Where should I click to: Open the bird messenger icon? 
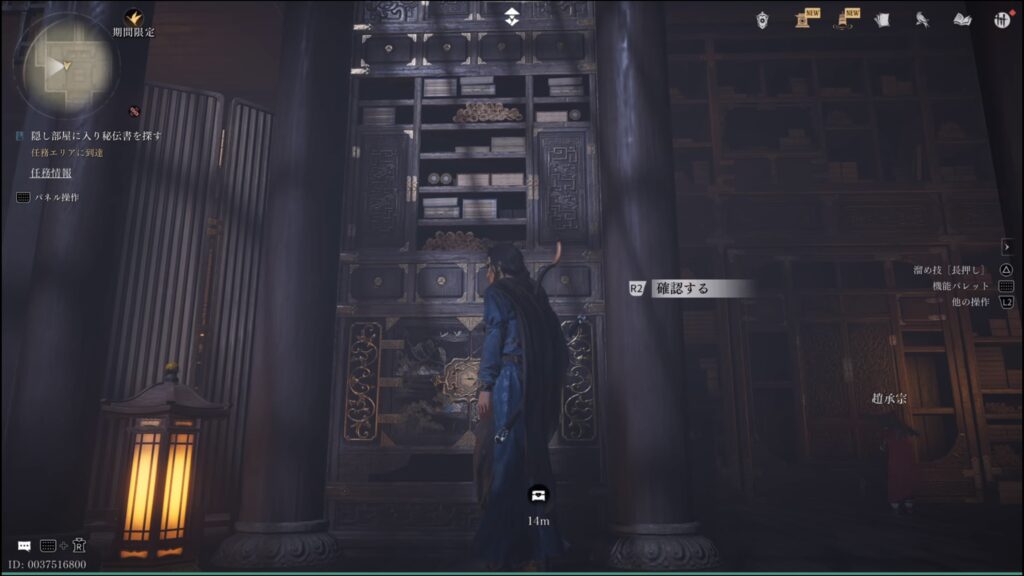pyautogui.click(x=922, y=19)
